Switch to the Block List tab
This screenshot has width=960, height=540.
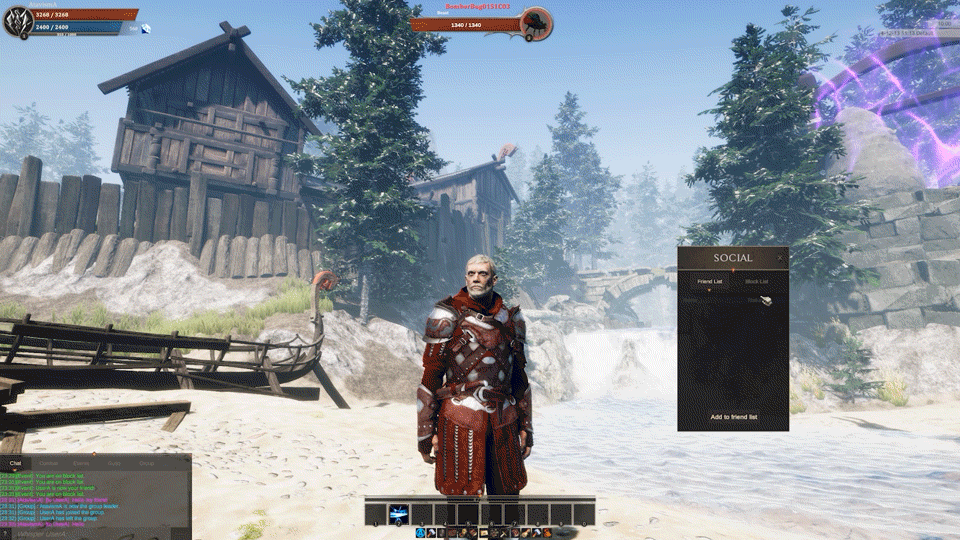click(757, 282)
